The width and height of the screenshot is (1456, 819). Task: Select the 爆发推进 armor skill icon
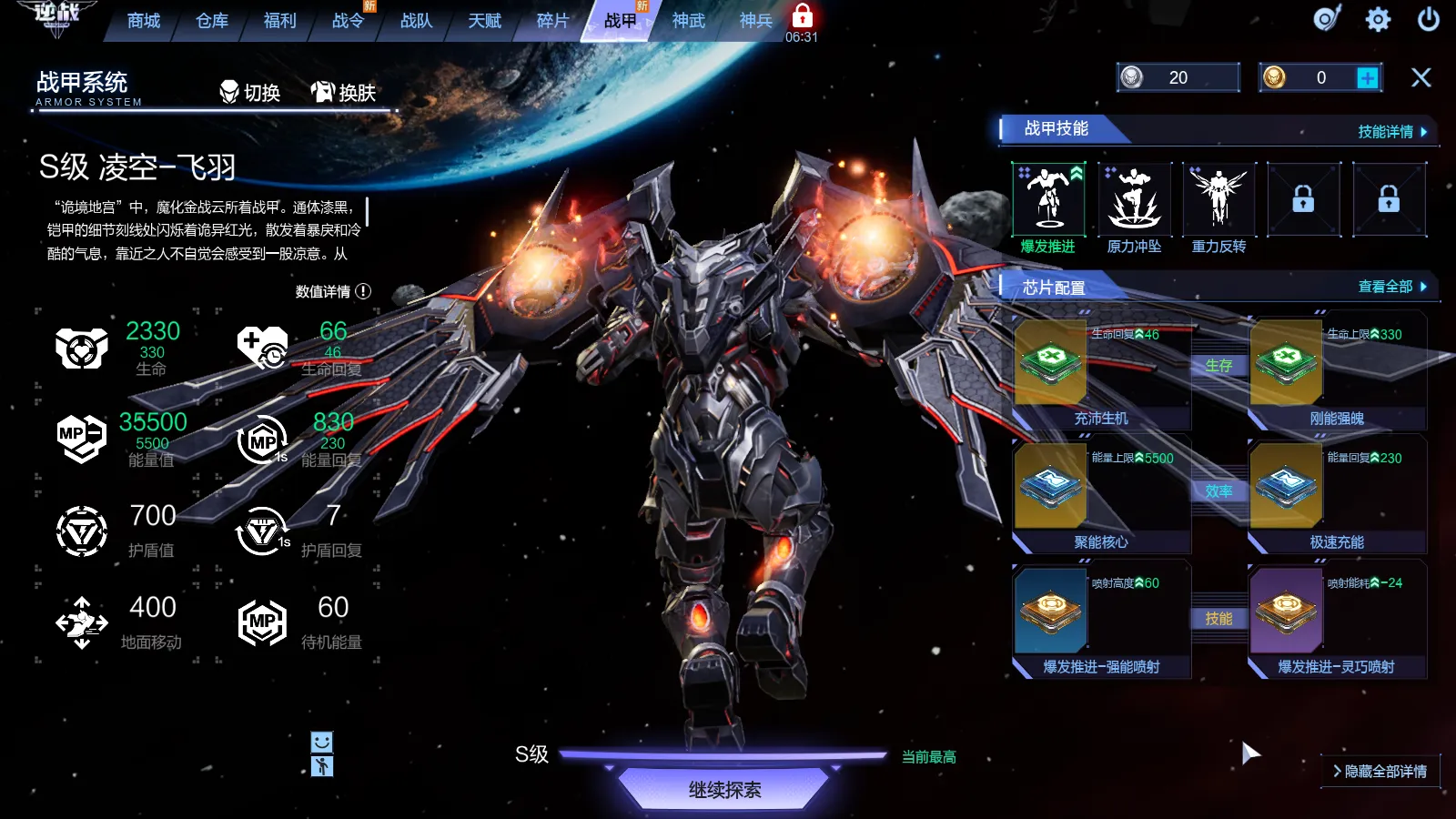pyautogui.click(x=1048, y=199)
